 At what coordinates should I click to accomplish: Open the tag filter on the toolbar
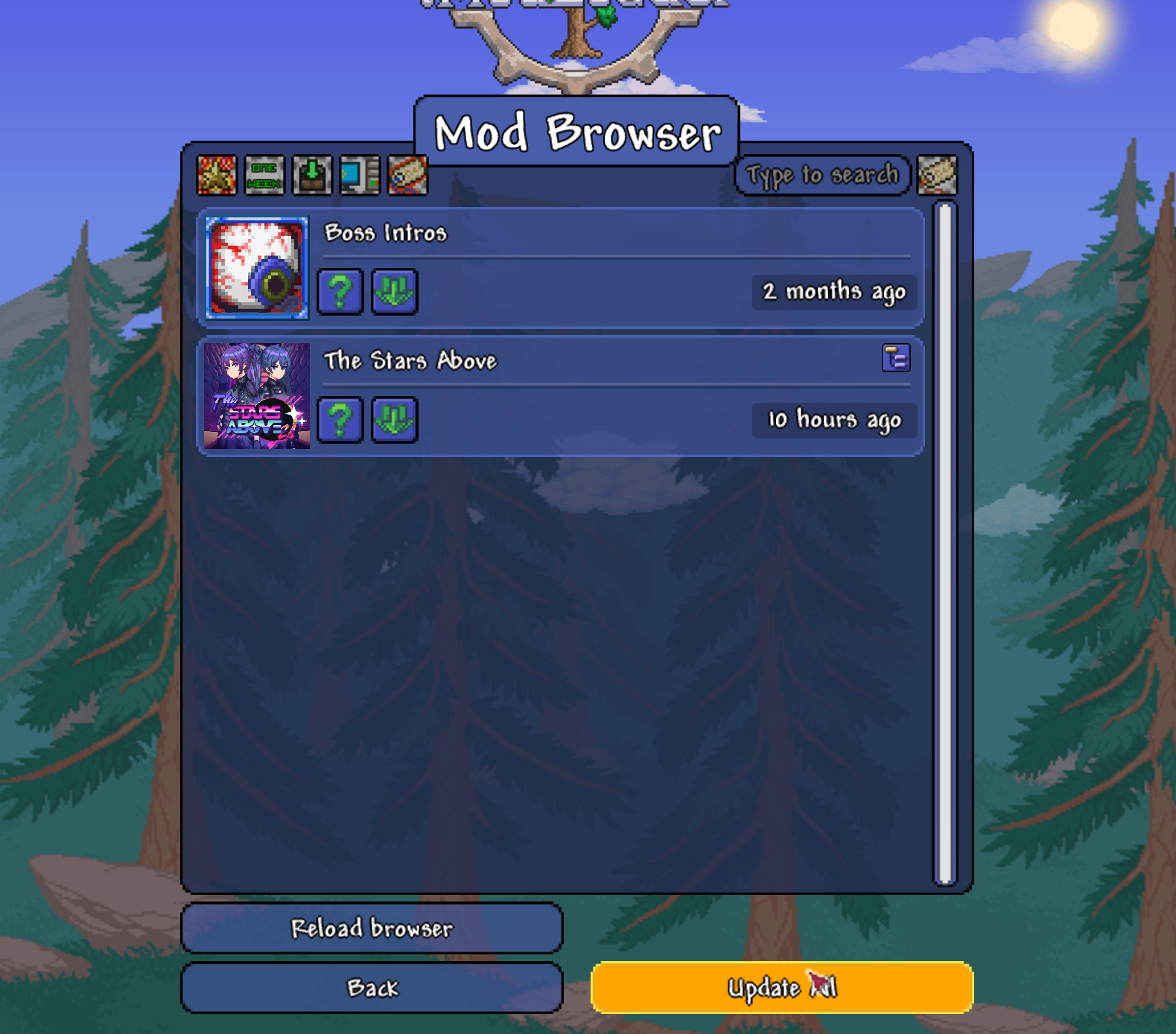pos(407,176)
